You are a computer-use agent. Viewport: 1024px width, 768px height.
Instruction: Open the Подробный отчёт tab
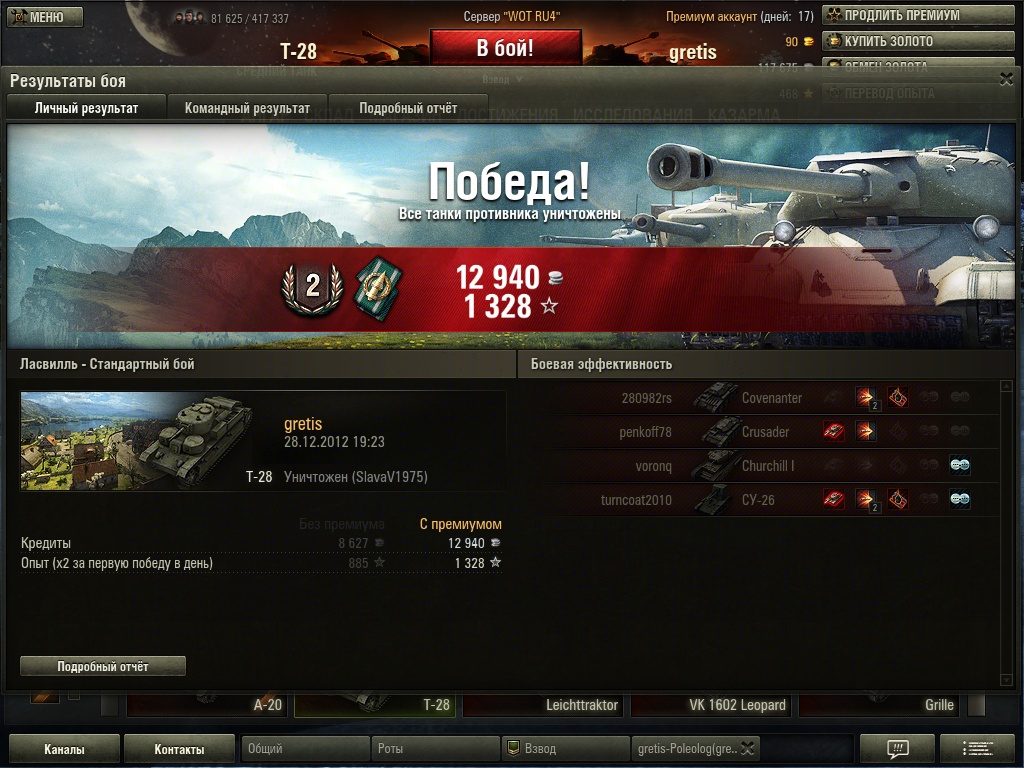(x=408, y=108)
